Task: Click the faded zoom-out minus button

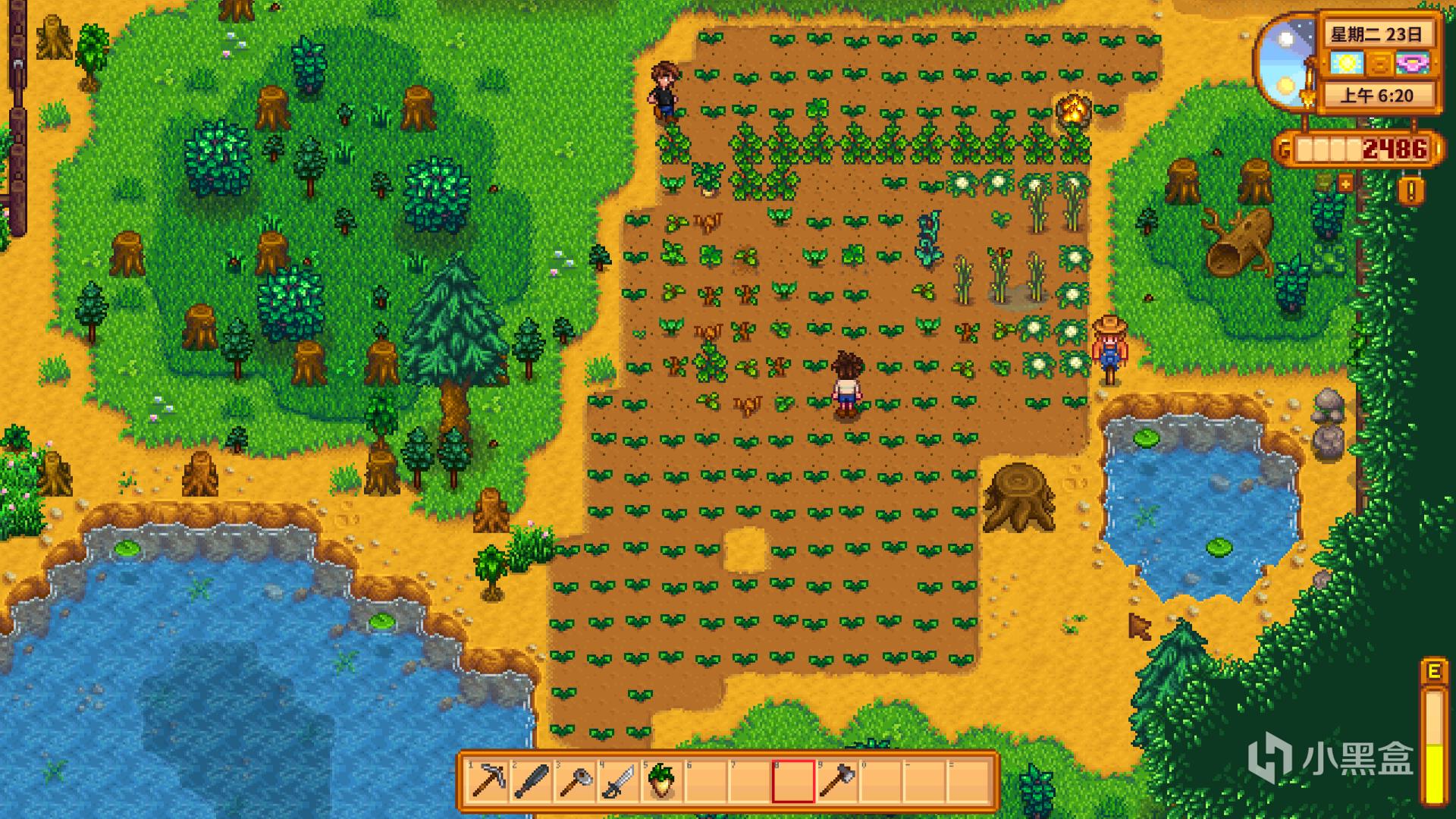Action: pos(1324,183)
